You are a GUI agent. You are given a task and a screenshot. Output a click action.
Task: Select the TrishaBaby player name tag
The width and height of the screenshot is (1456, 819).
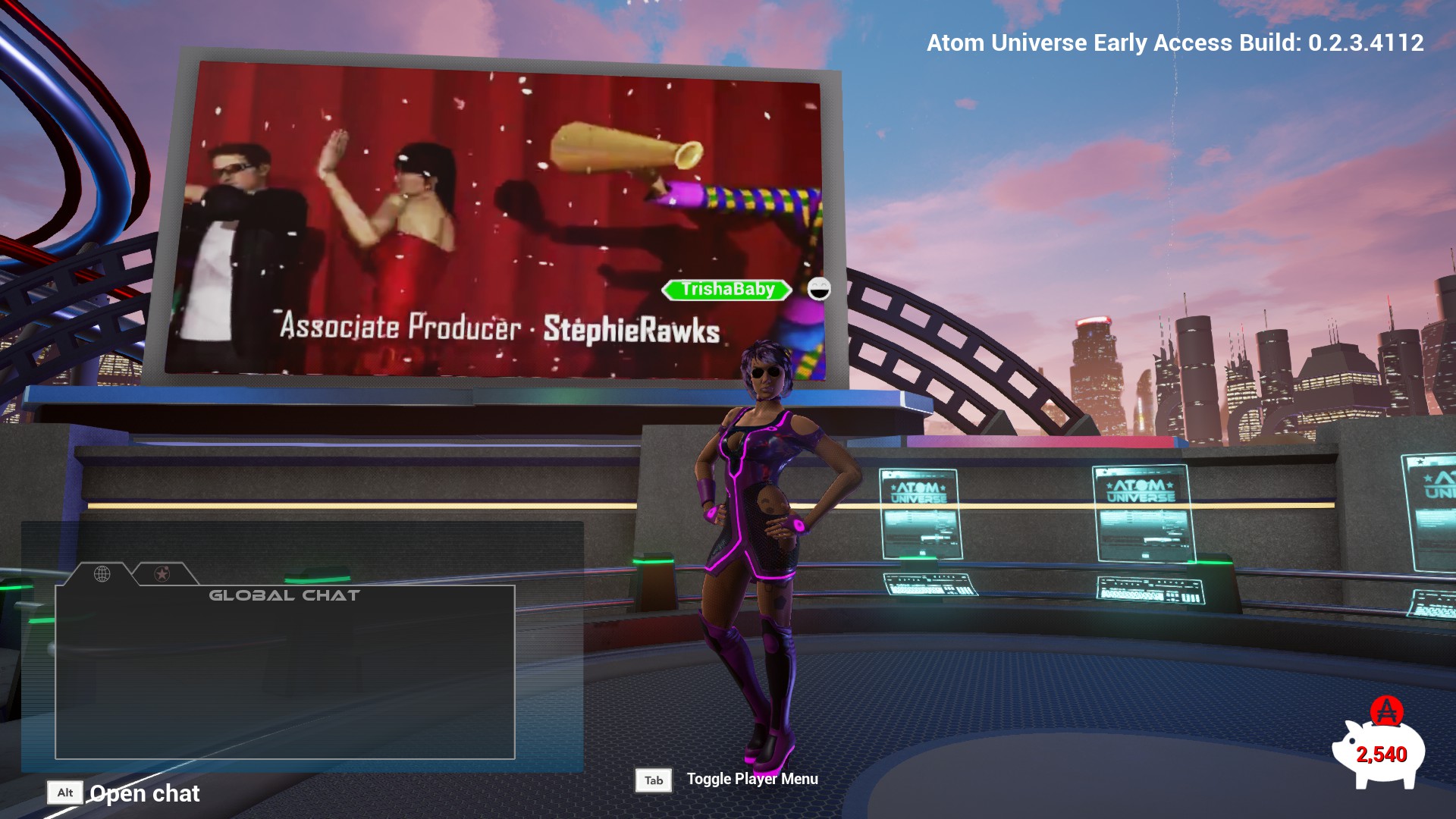coord(727,290)
